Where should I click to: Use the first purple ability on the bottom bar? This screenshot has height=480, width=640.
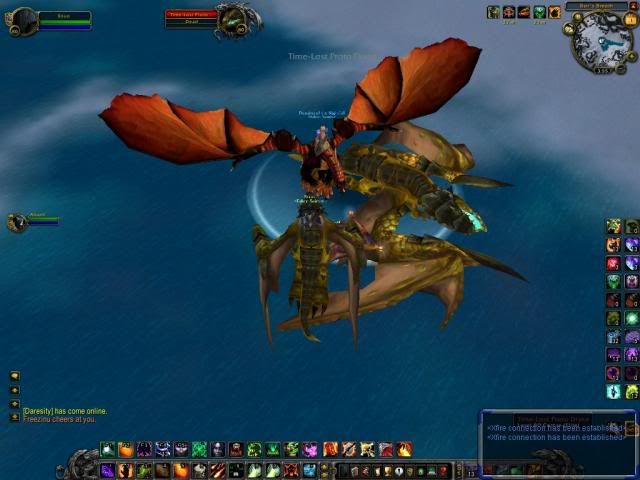107,470
